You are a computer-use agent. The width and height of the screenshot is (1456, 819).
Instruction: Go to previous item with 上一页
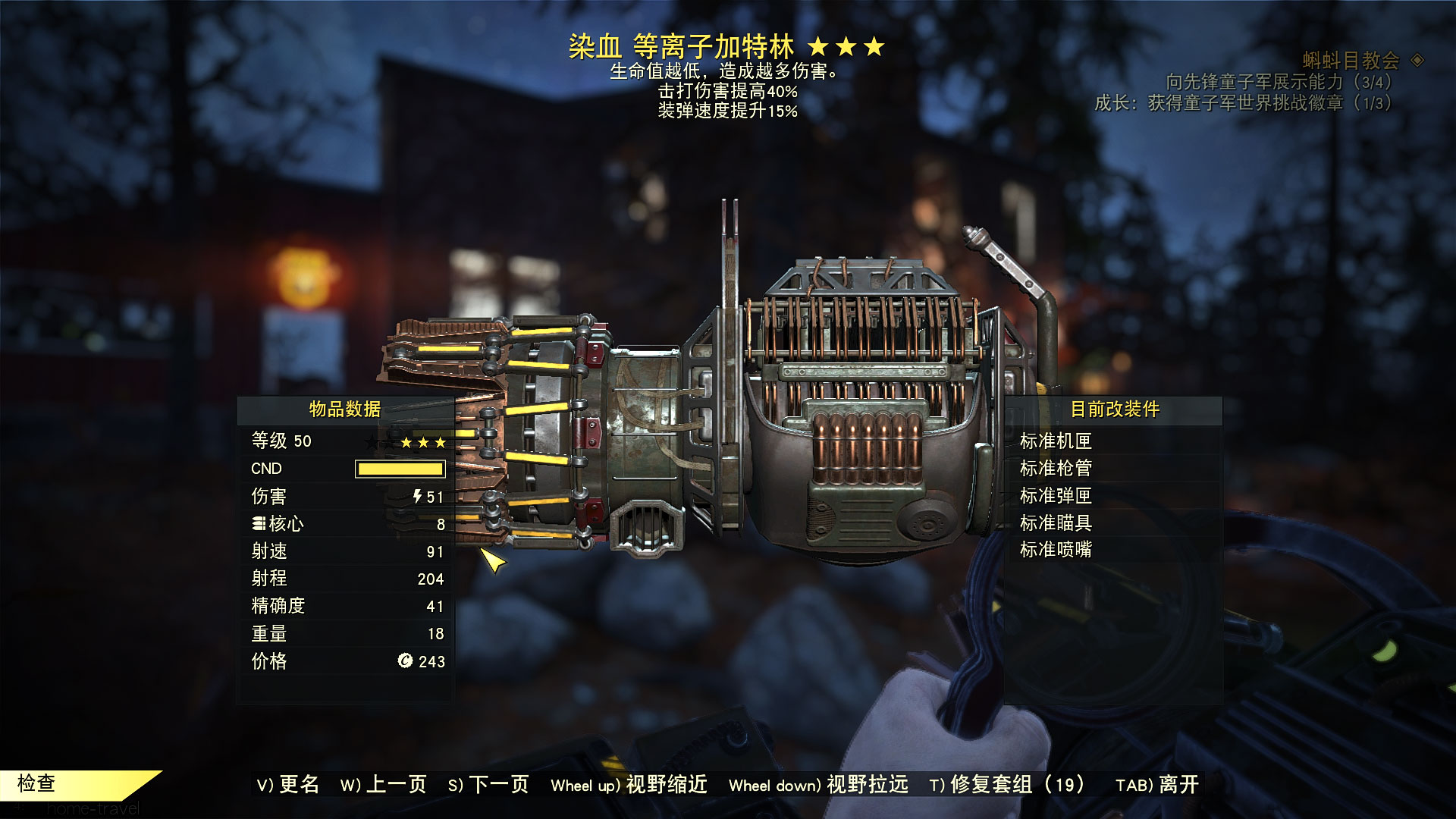[x=384, y=784]
